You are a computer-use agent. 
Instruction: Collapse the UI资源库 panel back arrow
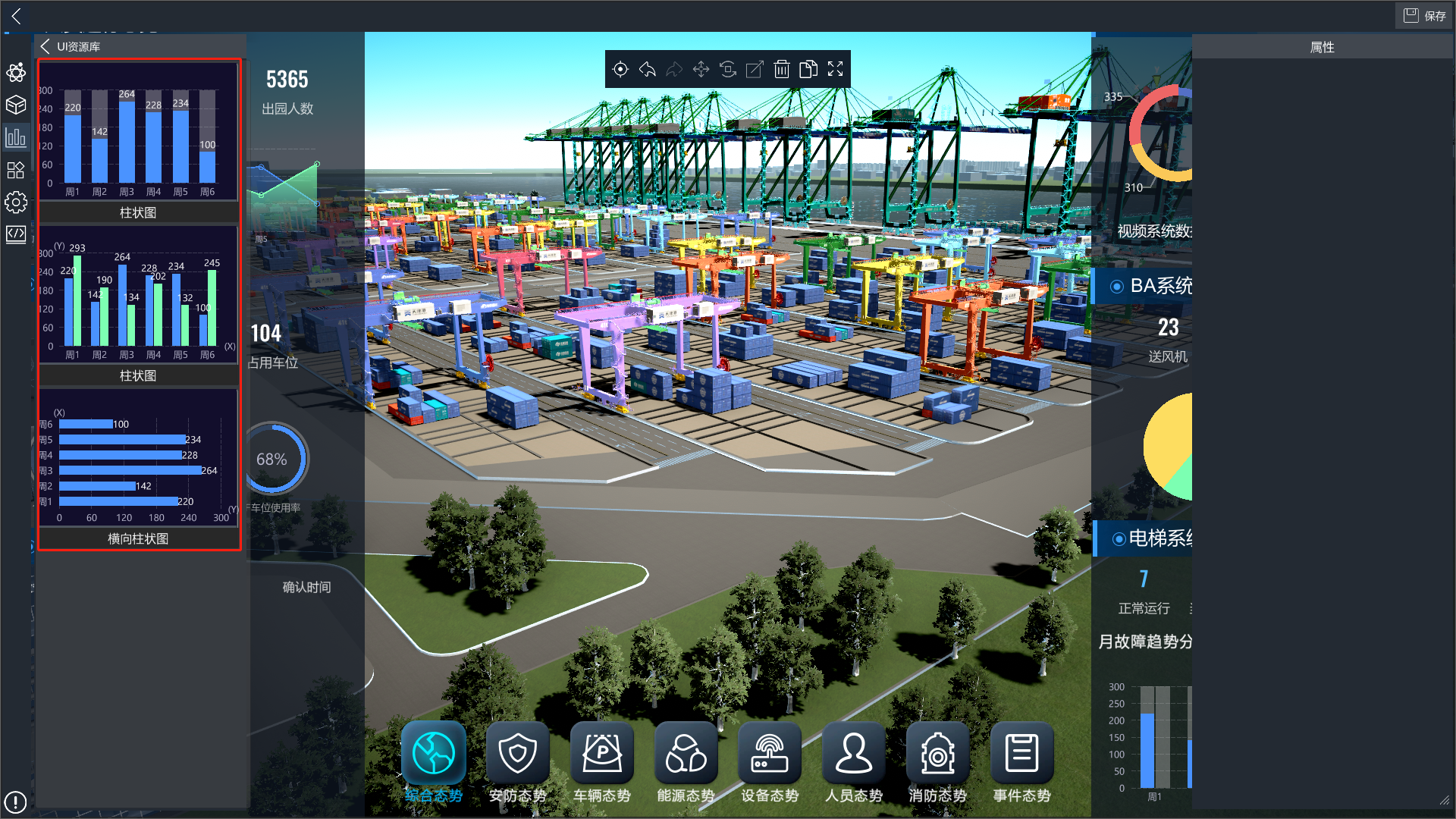click(45, 46)
